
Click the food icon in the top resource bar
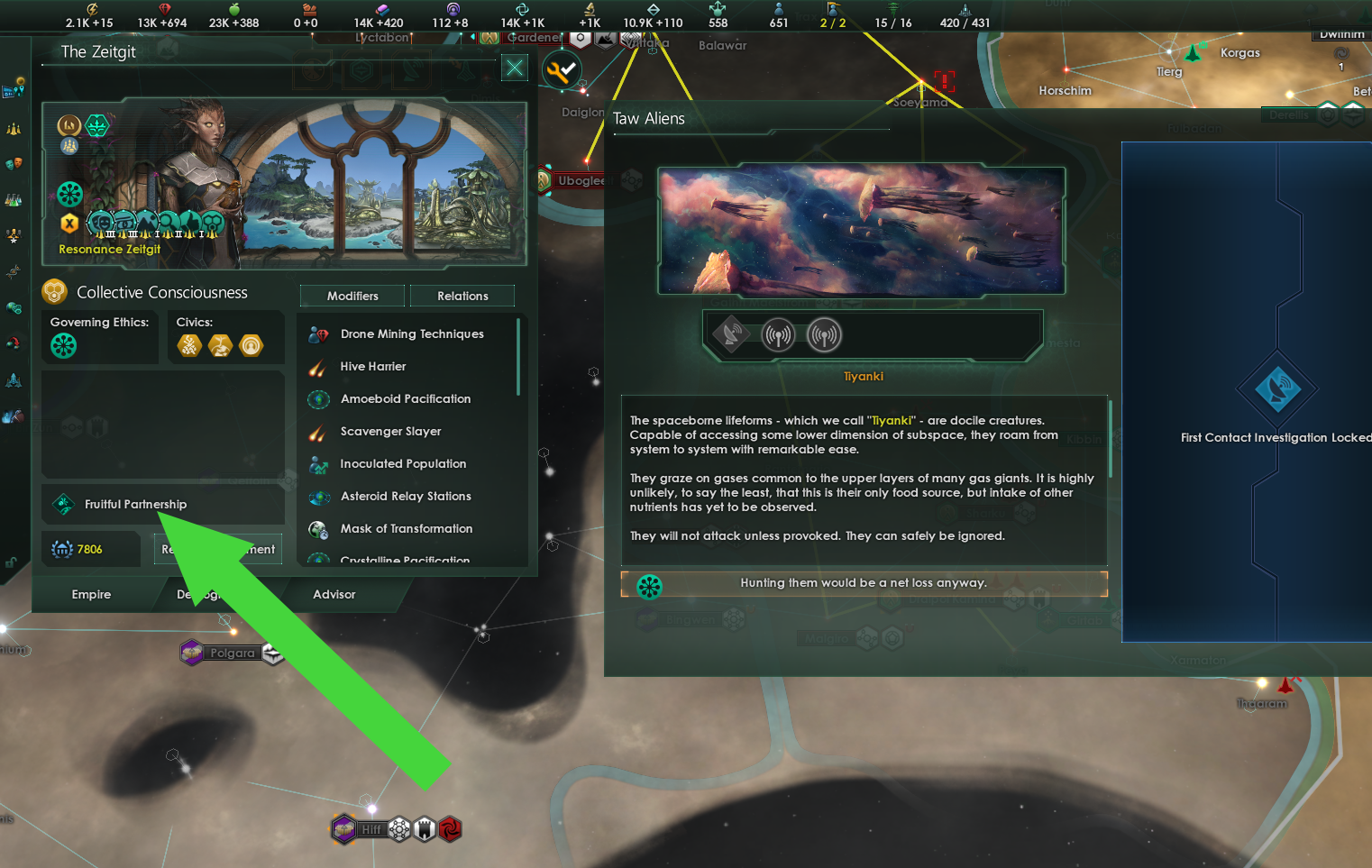click(x=233, y=11)
